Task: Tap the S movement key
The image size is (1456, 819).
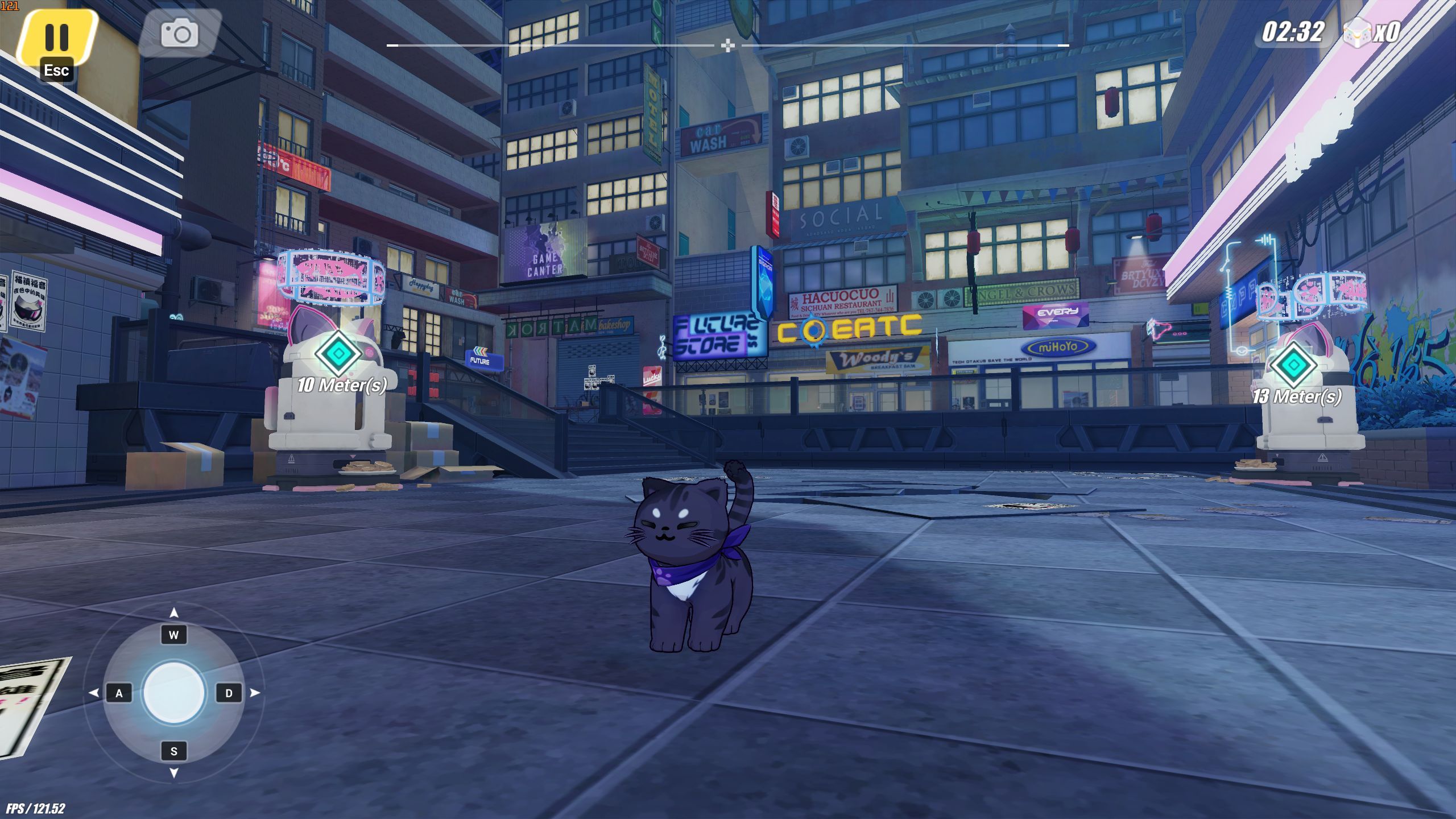Action: [174, 752]
